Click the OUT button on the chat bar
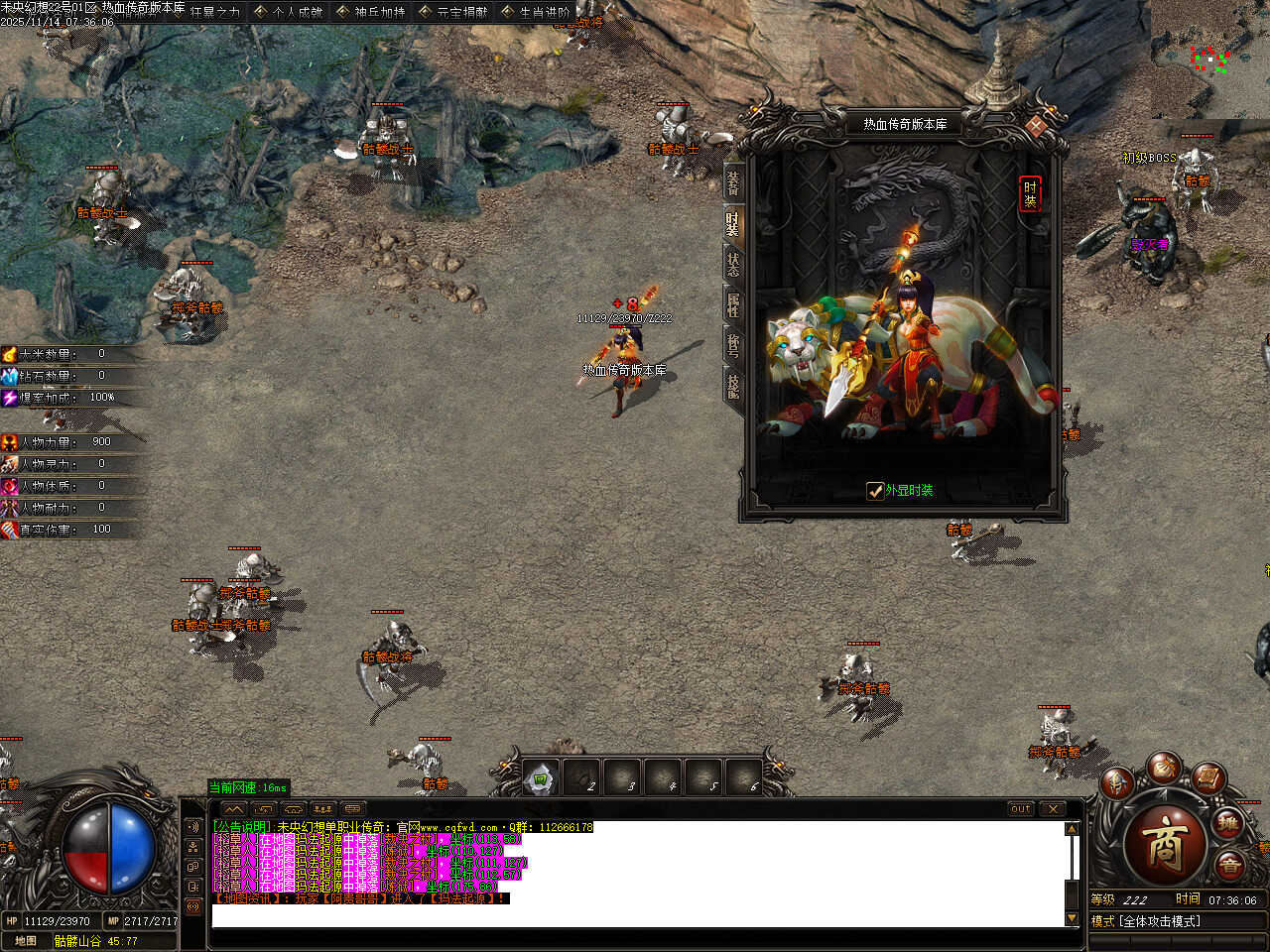This screenshot has height=952, width=1270. (1021, 809)
